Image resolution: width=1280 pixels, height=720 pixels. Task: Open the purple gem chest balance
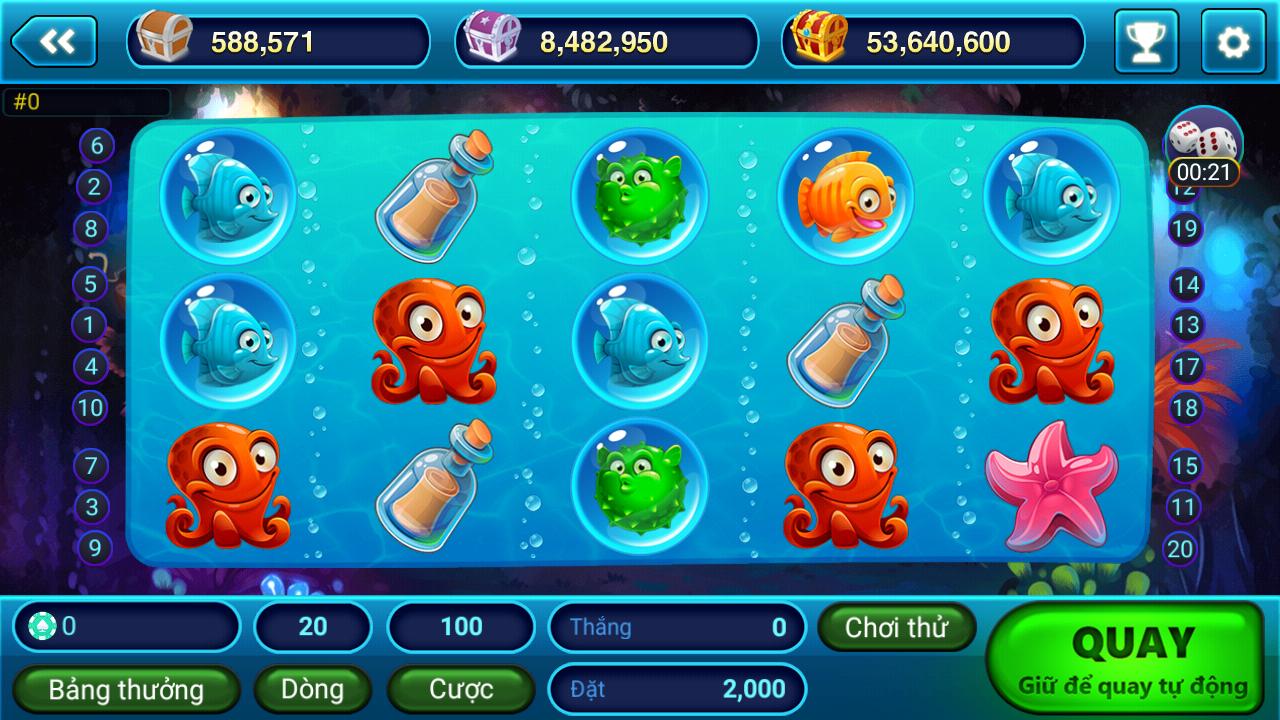(492, 40)
